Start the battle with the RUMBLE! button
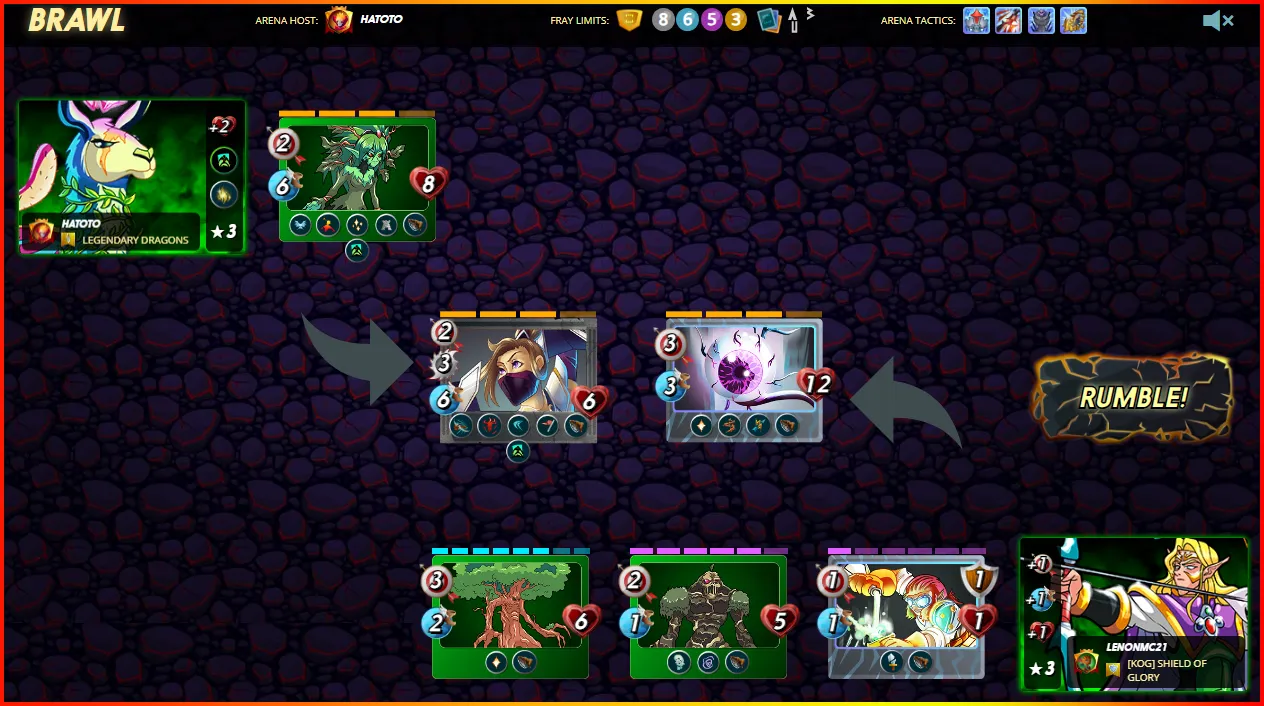Screen dimensions: 1264x706 1133,397
